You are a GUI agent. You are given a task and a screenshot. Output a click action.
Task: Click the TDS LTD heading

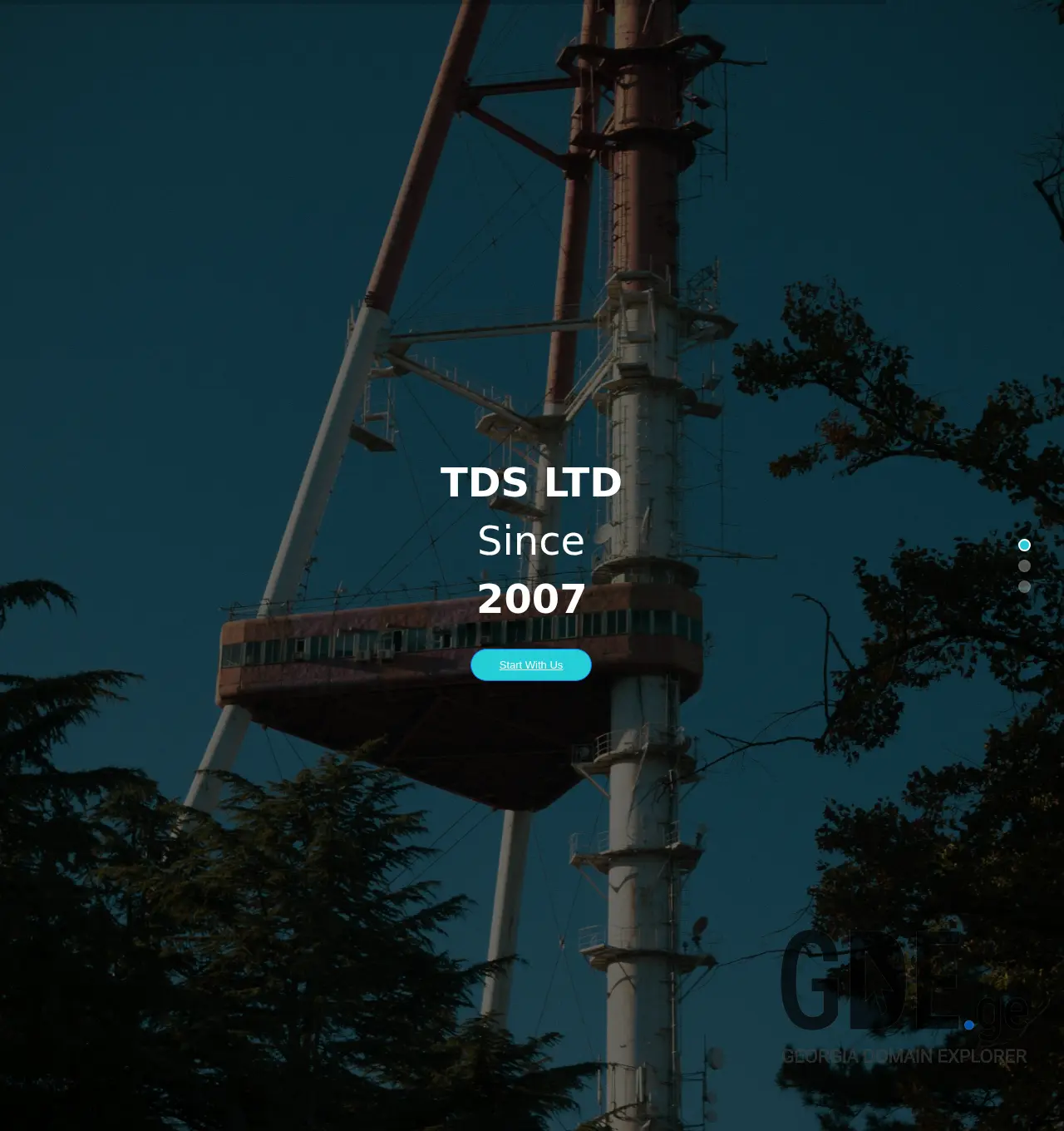tap(531, 482)
